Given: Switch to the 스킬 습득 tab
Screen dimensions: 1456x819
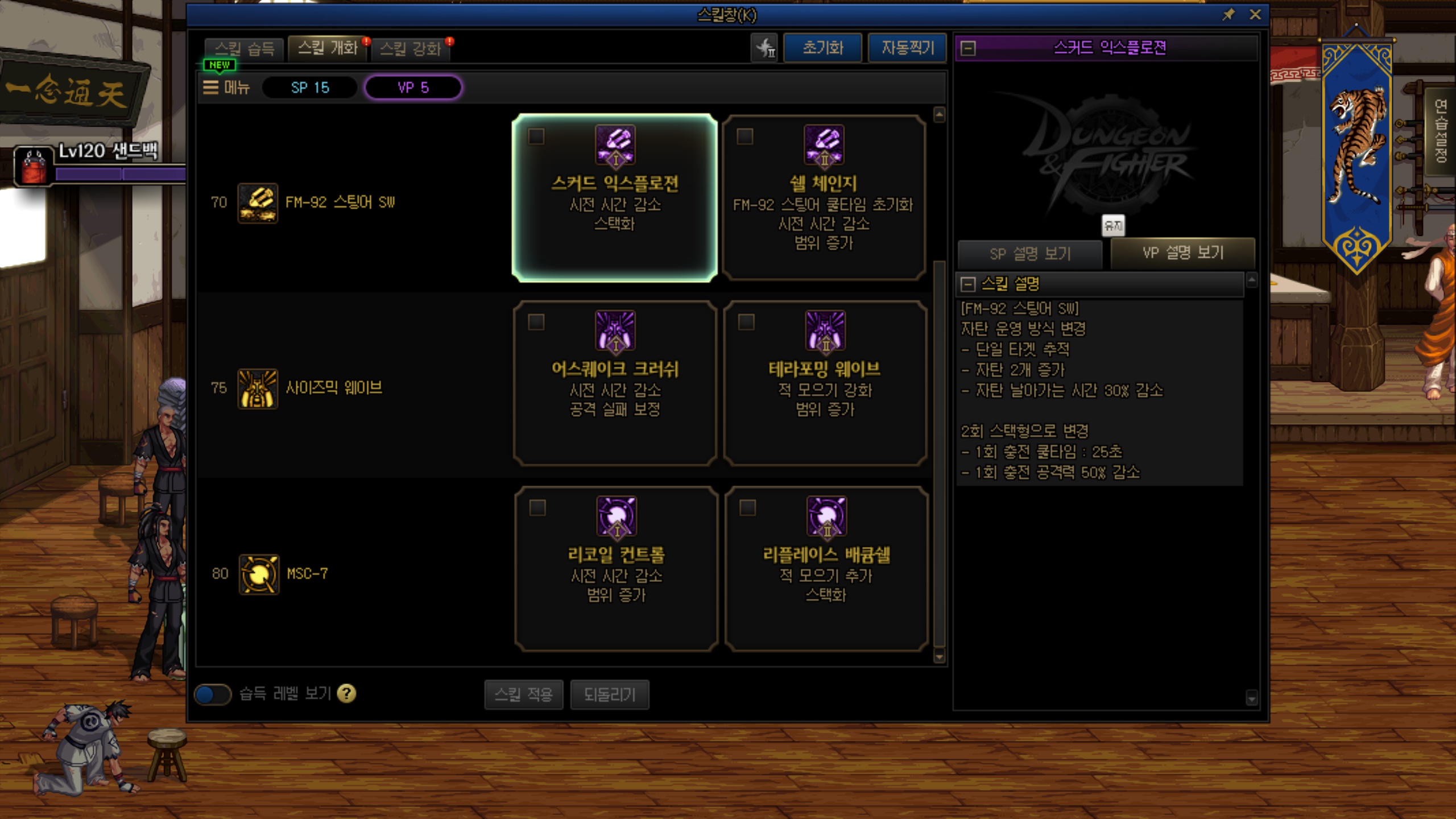Looking at the screenshot, I should [245, 48].
